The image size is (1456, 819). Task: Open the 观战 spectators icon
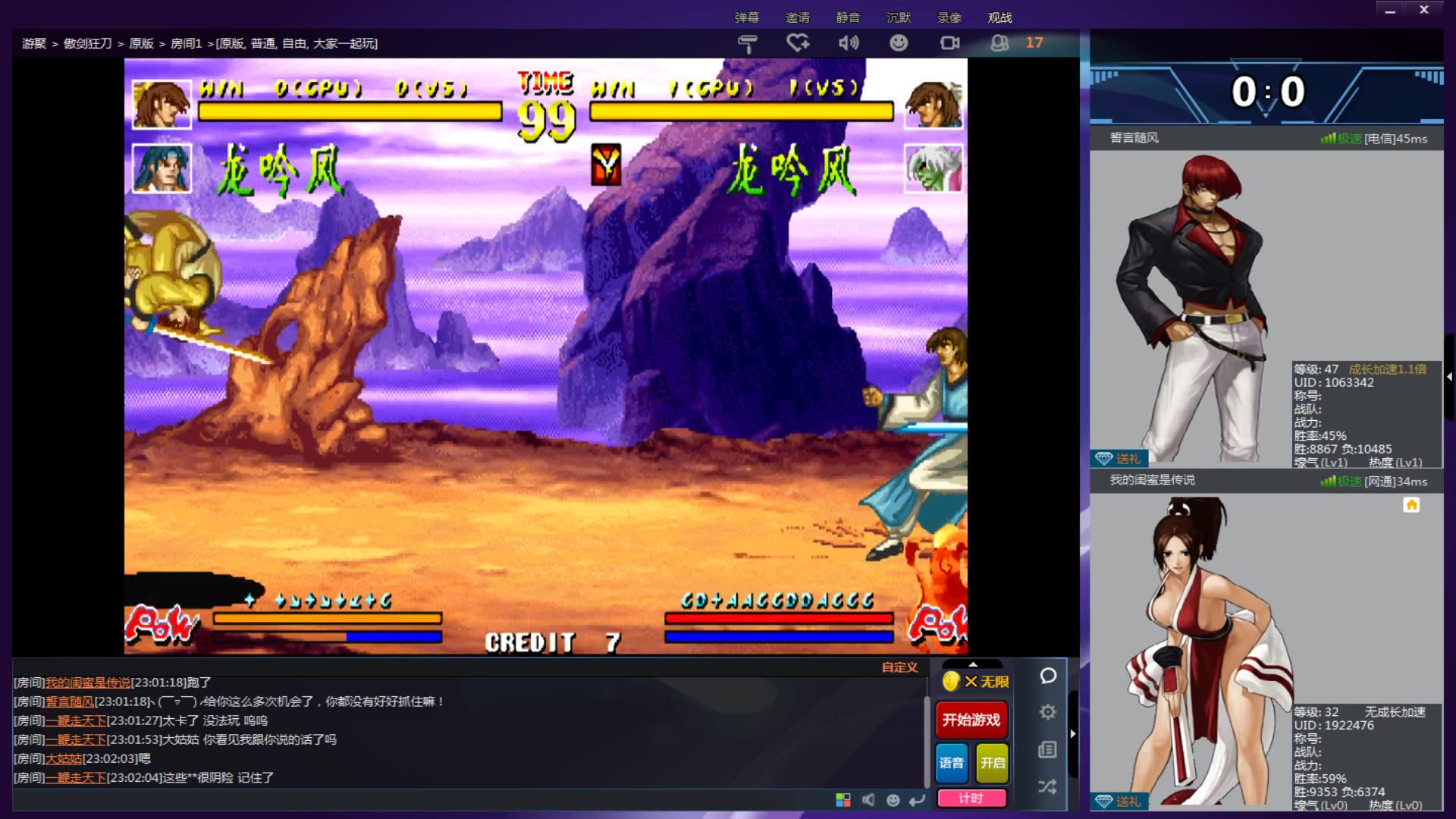point(1000,43)
